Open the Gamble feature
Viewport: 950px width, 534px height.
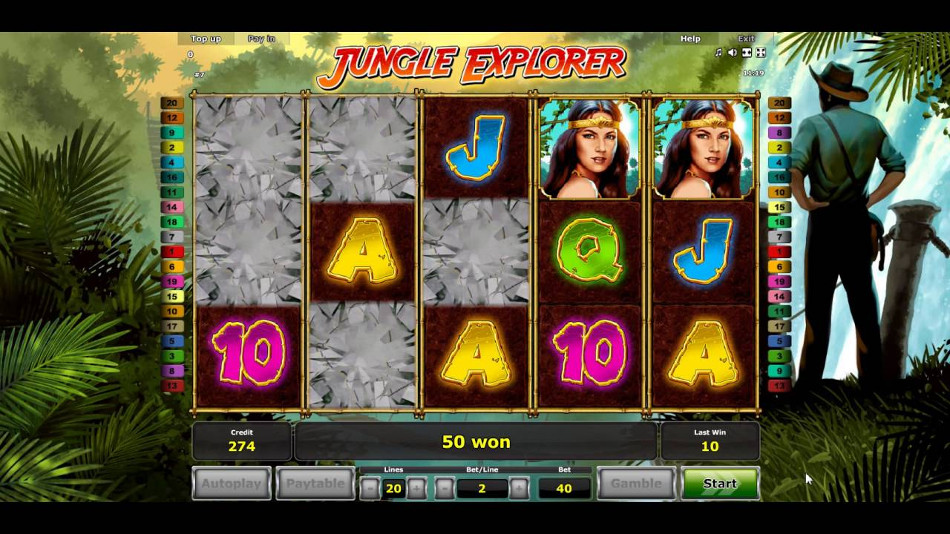636,484
